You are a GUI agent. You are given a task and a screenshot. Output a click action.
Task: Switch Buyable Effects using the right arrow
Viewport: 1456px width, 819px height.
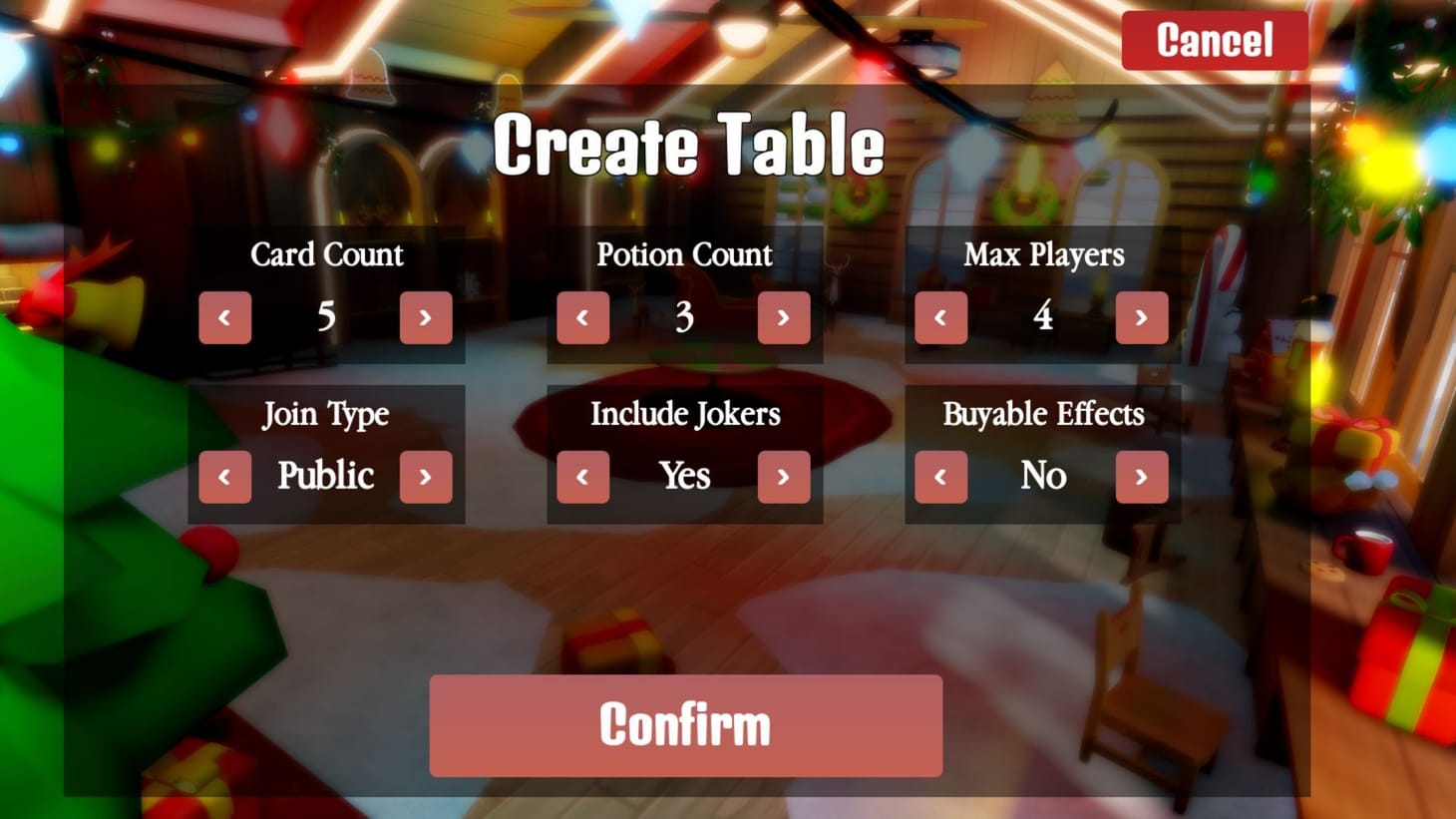[x=1142, y=477]
